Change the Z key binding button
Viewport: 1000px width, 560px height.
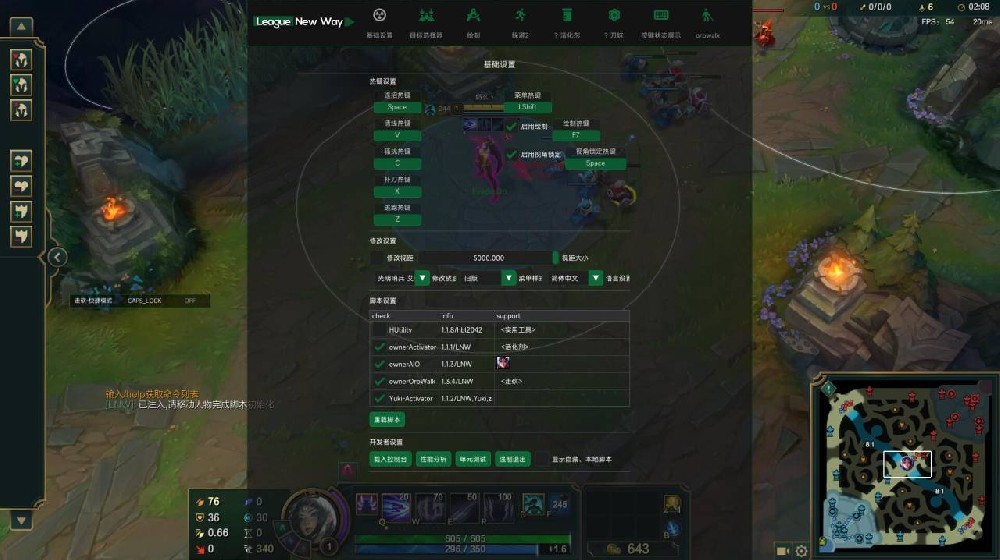pyautogui.click(x=397, y=220)
